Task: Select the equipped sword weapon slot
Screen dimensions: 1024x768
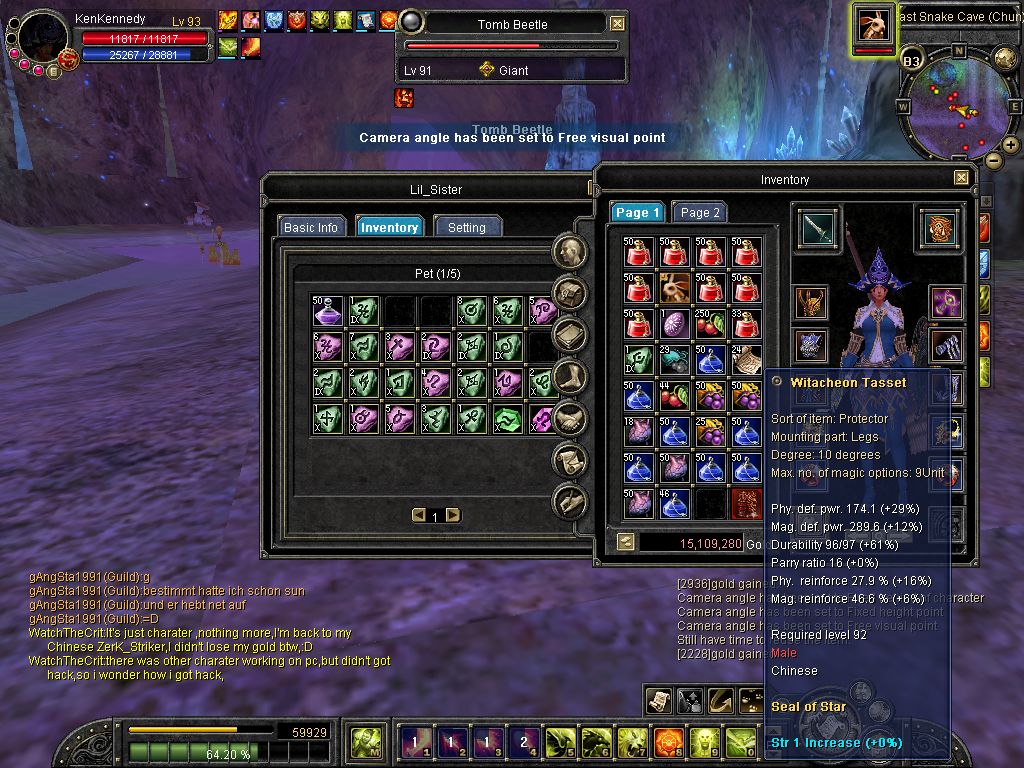Action: click(x=818, y=229)
